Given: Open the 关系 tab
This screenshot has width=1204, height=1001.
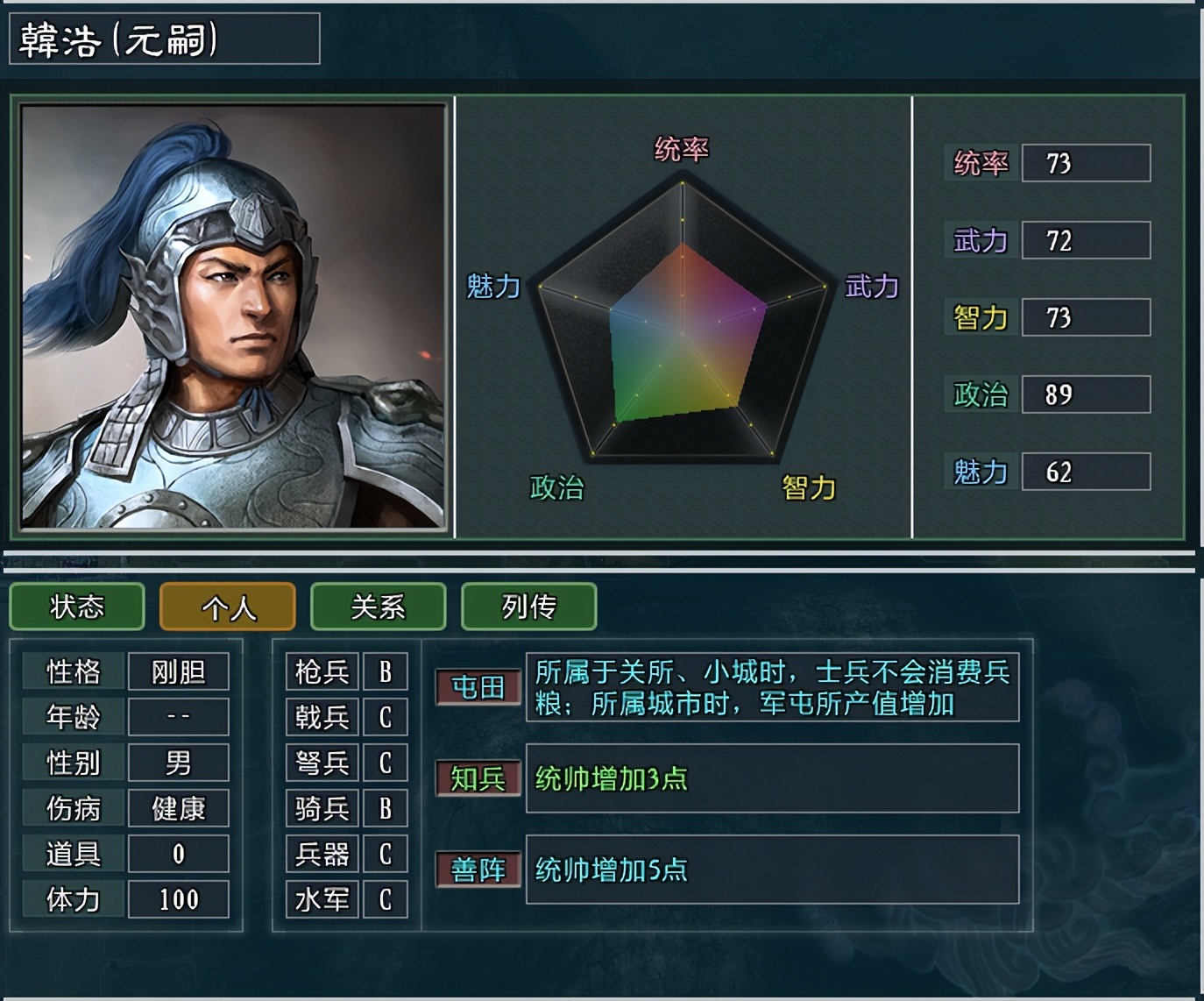Looking at the screenshot, I should point(378,607).
